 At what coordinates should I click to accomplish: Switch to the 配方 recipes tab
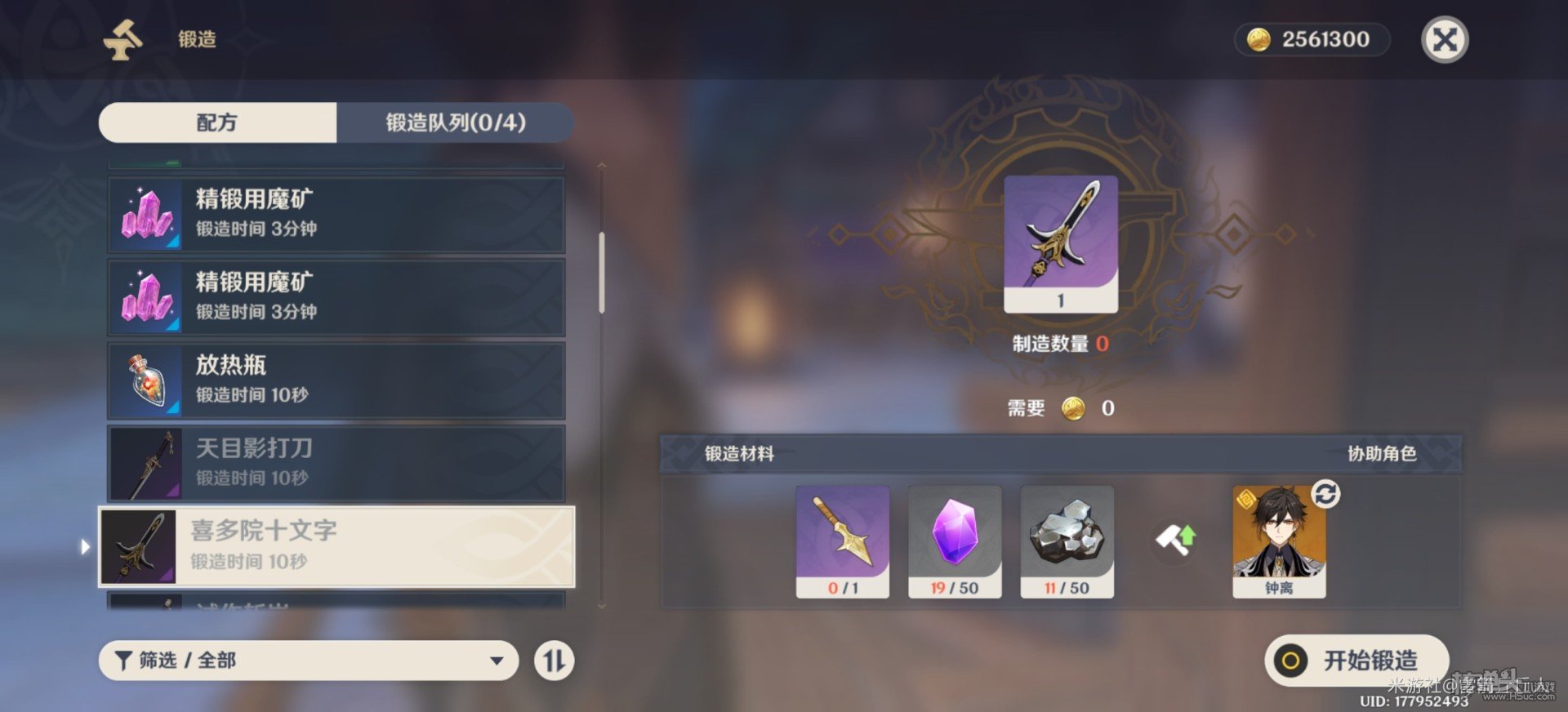tap(217, 122)
